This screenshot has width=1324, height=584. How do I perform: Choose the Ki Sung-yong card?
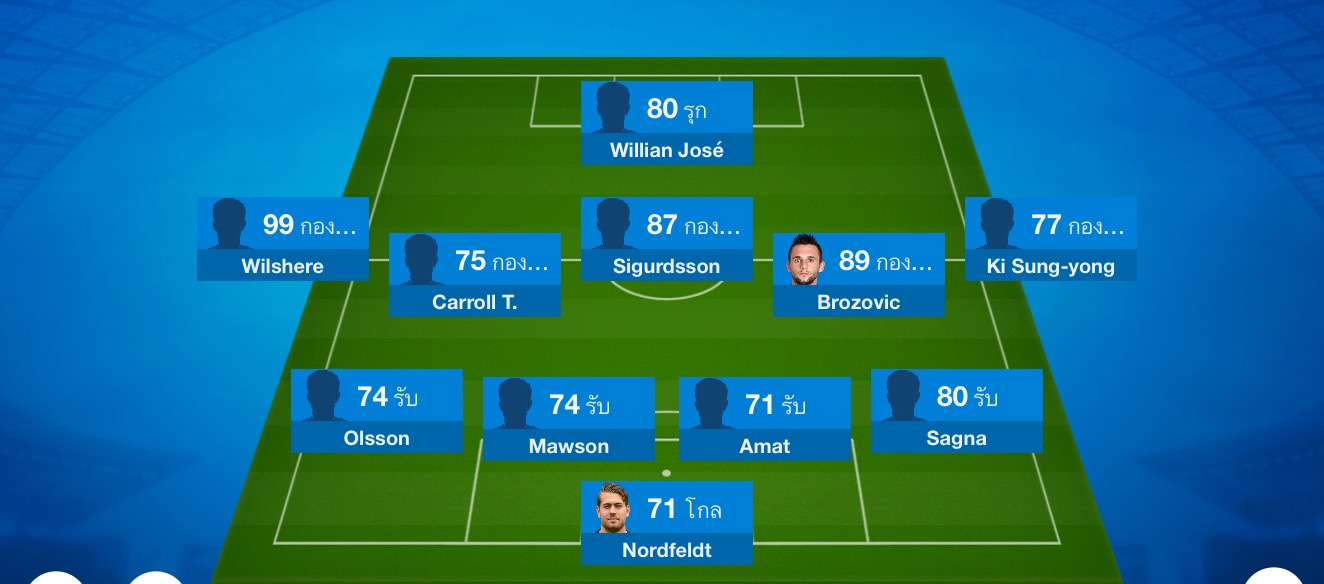(x=1050, y=239)
